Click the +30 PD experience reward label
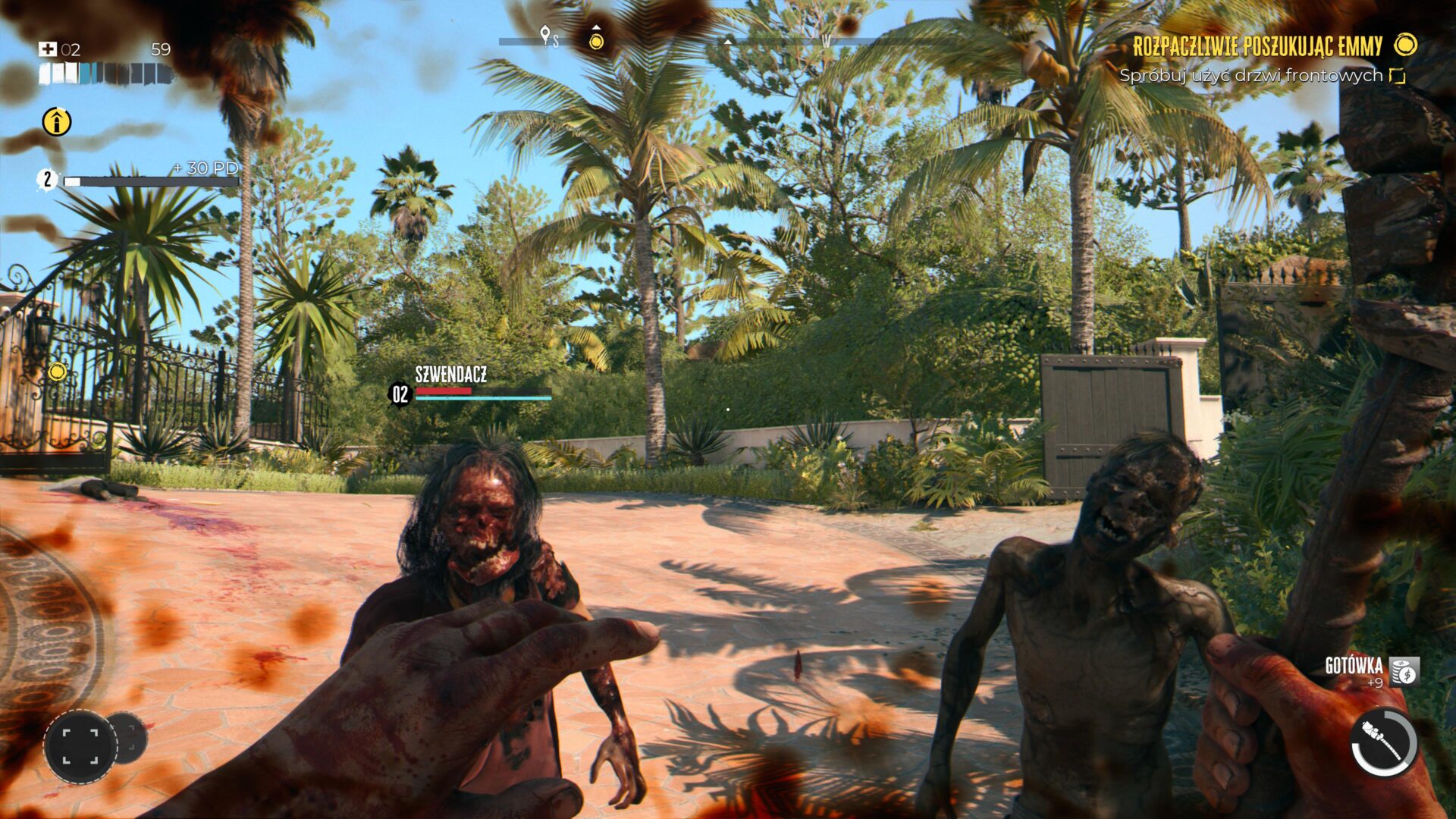 (205, 166)
